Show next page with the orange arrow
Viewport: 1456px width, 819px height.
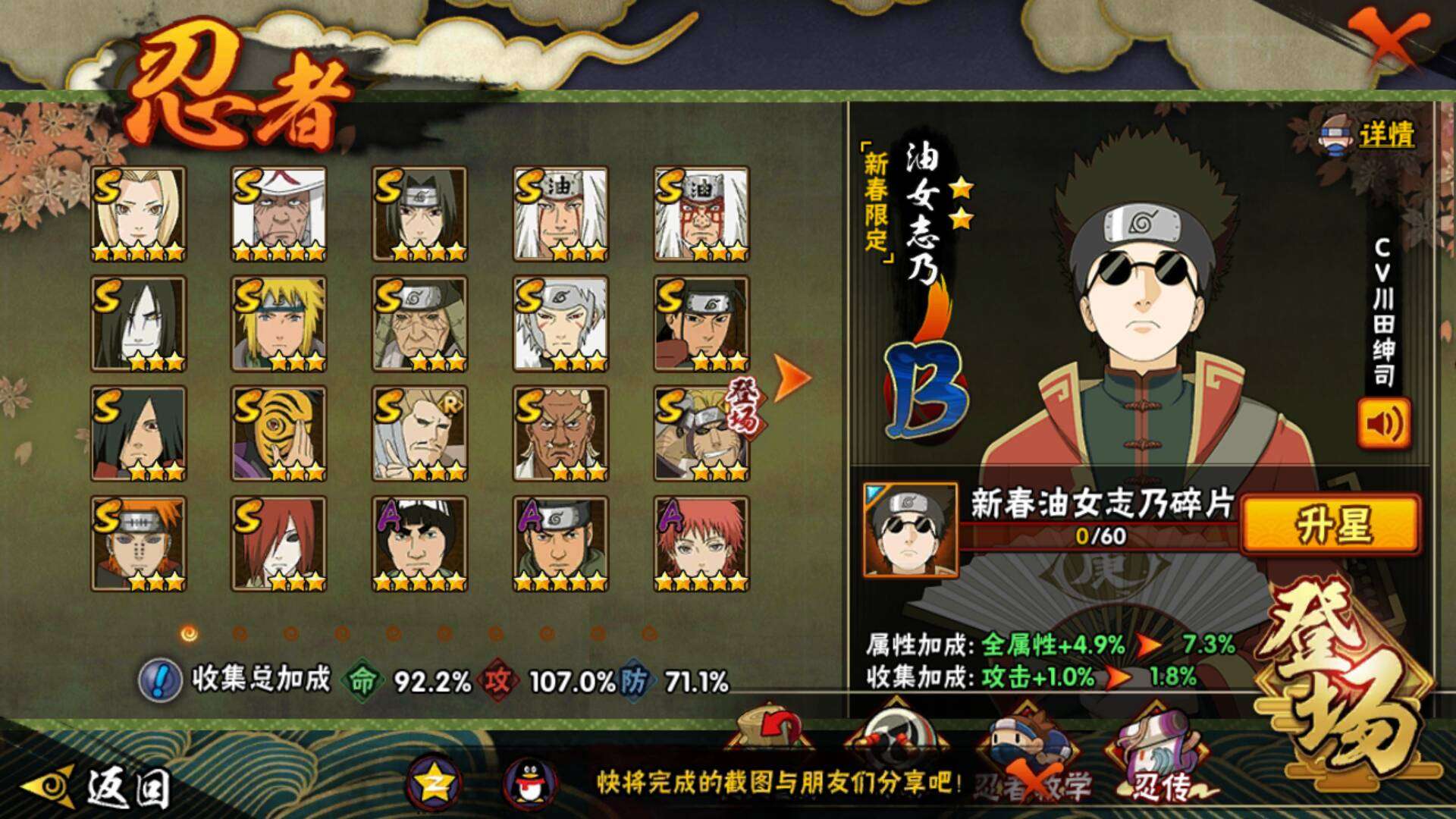(x=793, y=376)
